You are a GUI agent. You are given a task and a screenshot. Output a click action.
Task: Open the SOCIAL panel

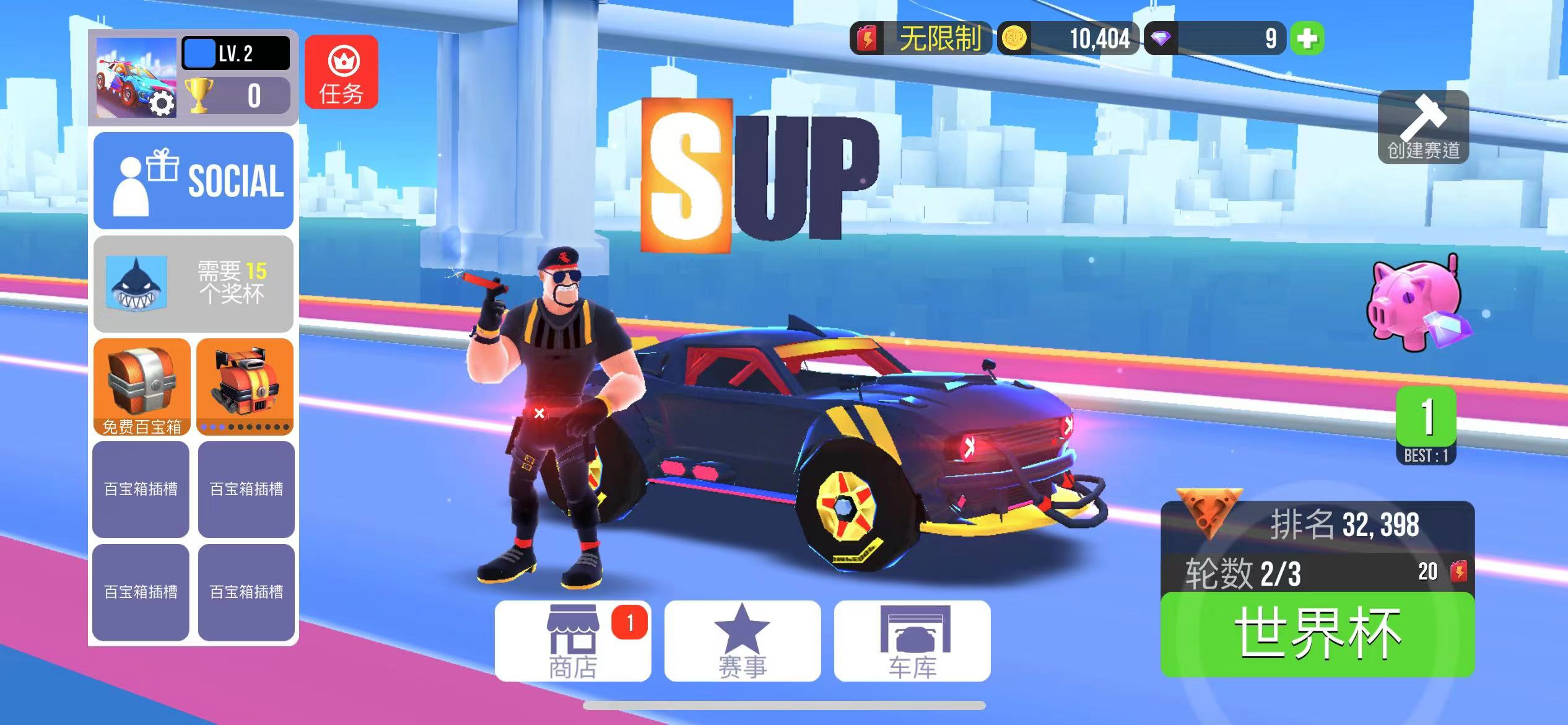pyautogui.click(x=193, y=180)
